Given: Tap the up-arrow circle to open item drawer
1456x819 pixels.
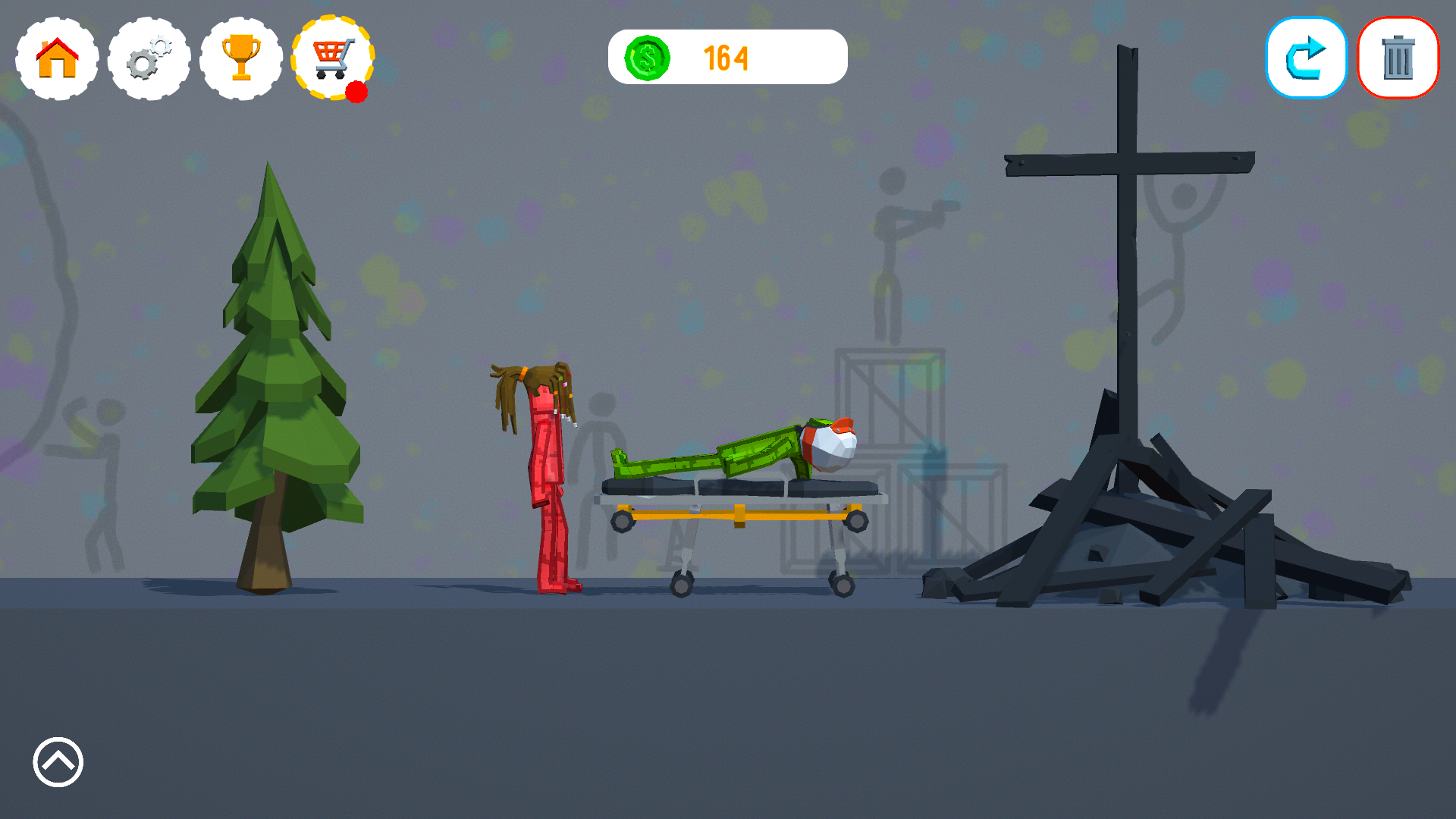Looking at the screenshot, I should [x=57, y=763].
